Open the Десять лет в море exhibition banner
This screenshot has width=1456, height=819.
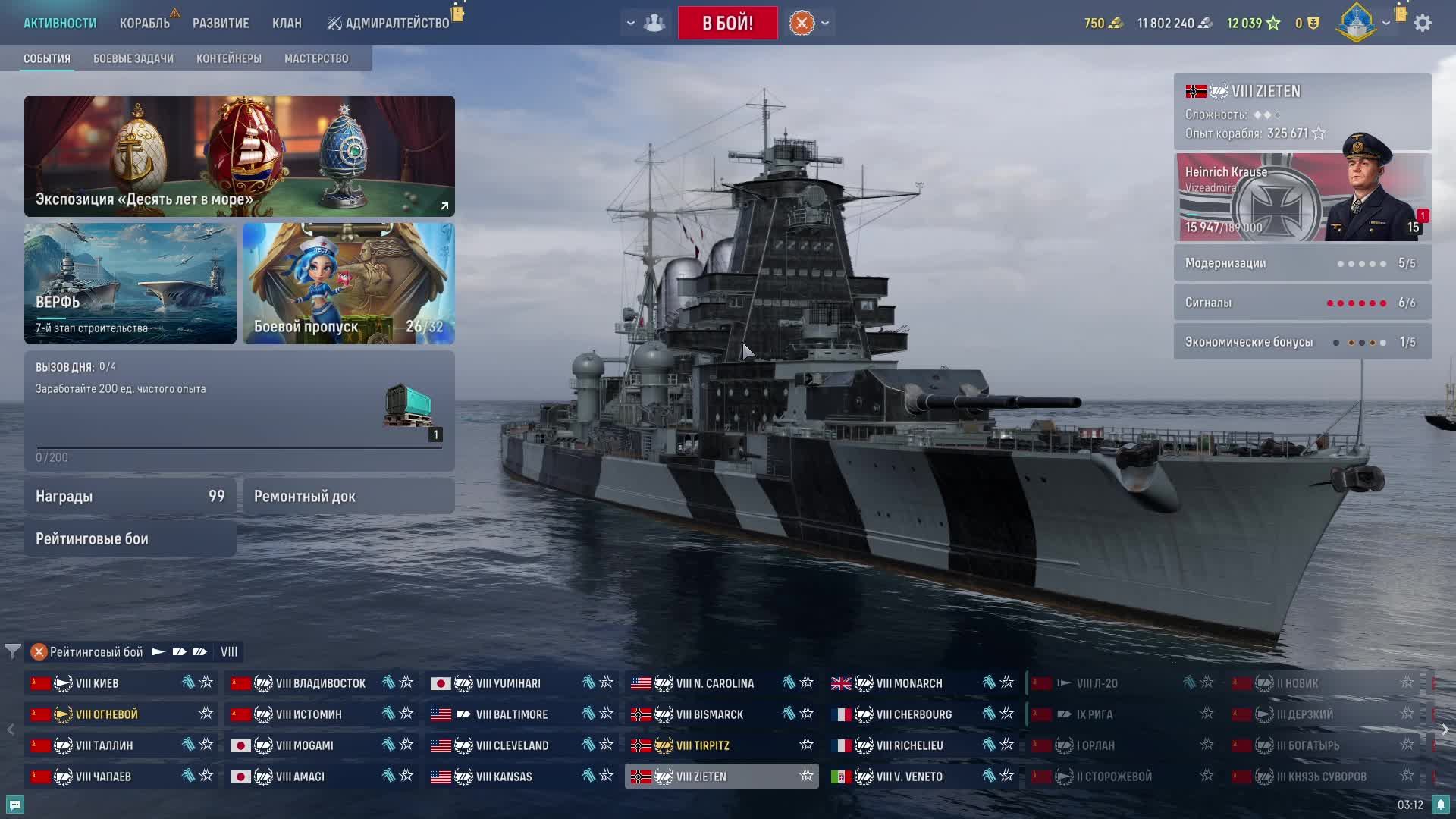point(240,156)
